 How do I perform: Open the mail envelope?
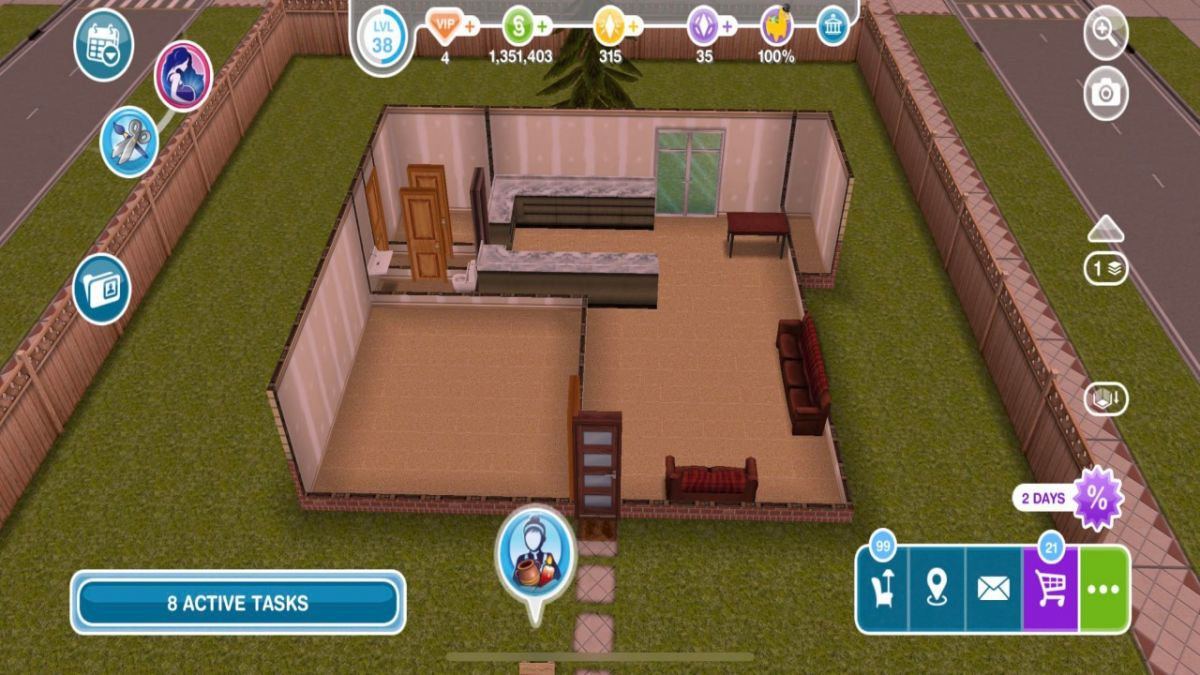click(993, 590)
